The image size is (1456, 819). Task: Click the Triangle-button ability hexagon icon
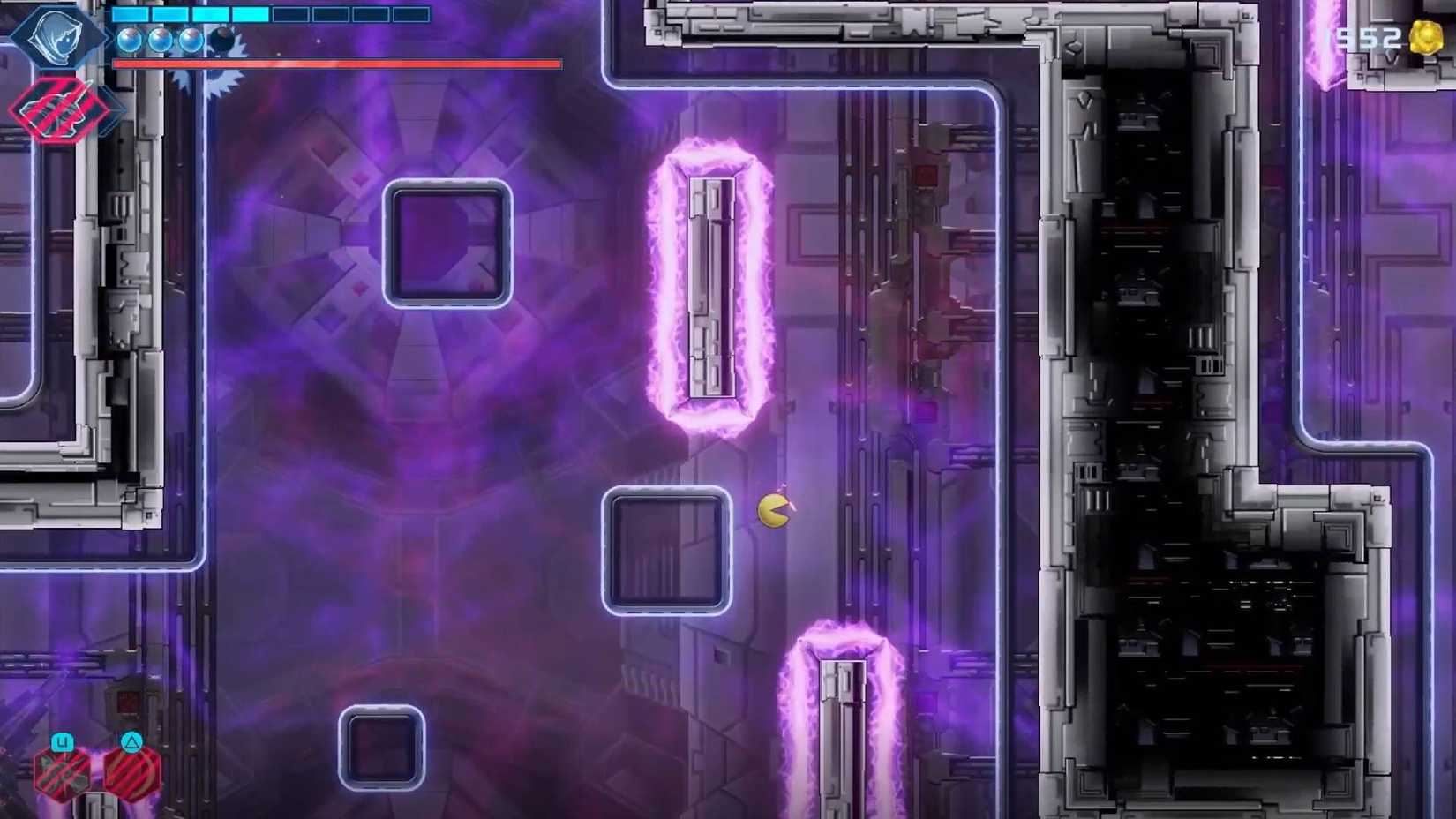tap(132, 777)
